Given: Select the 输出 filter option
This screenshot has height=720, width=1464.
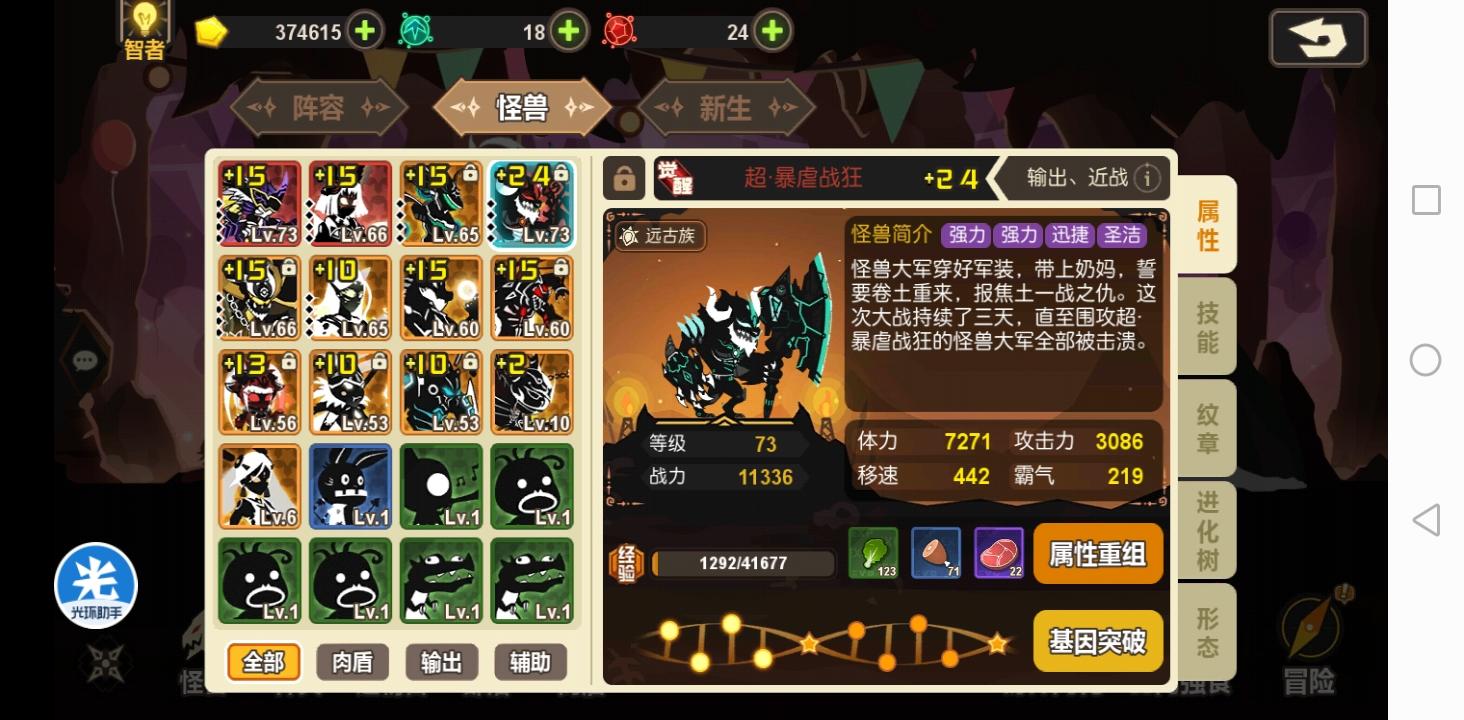Looking at the screenshot, I should click(x=440, y=661).
